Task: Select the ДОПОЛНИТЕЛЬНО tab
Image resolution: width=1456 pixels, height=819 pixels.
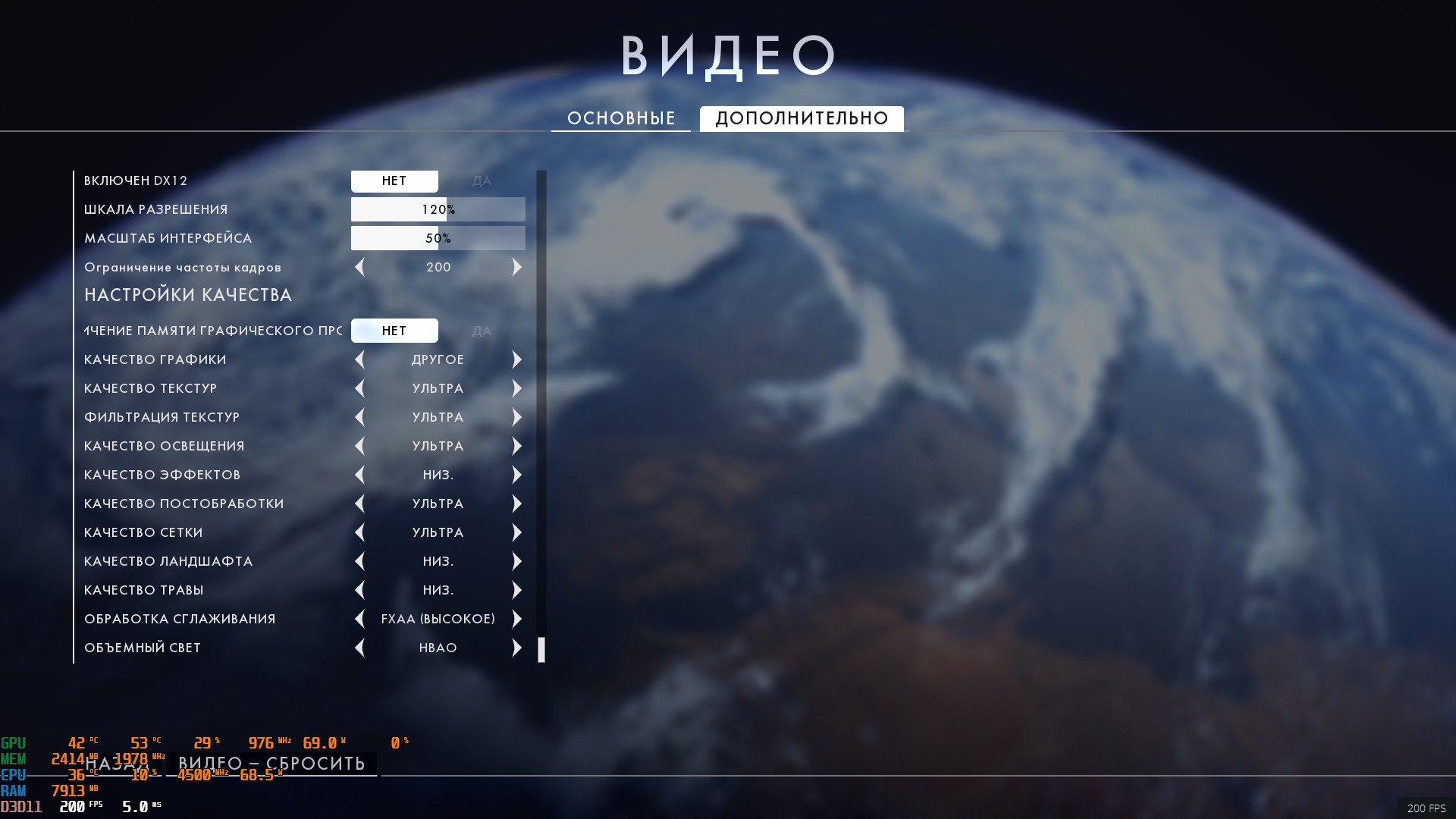Action: pos(802,118)
